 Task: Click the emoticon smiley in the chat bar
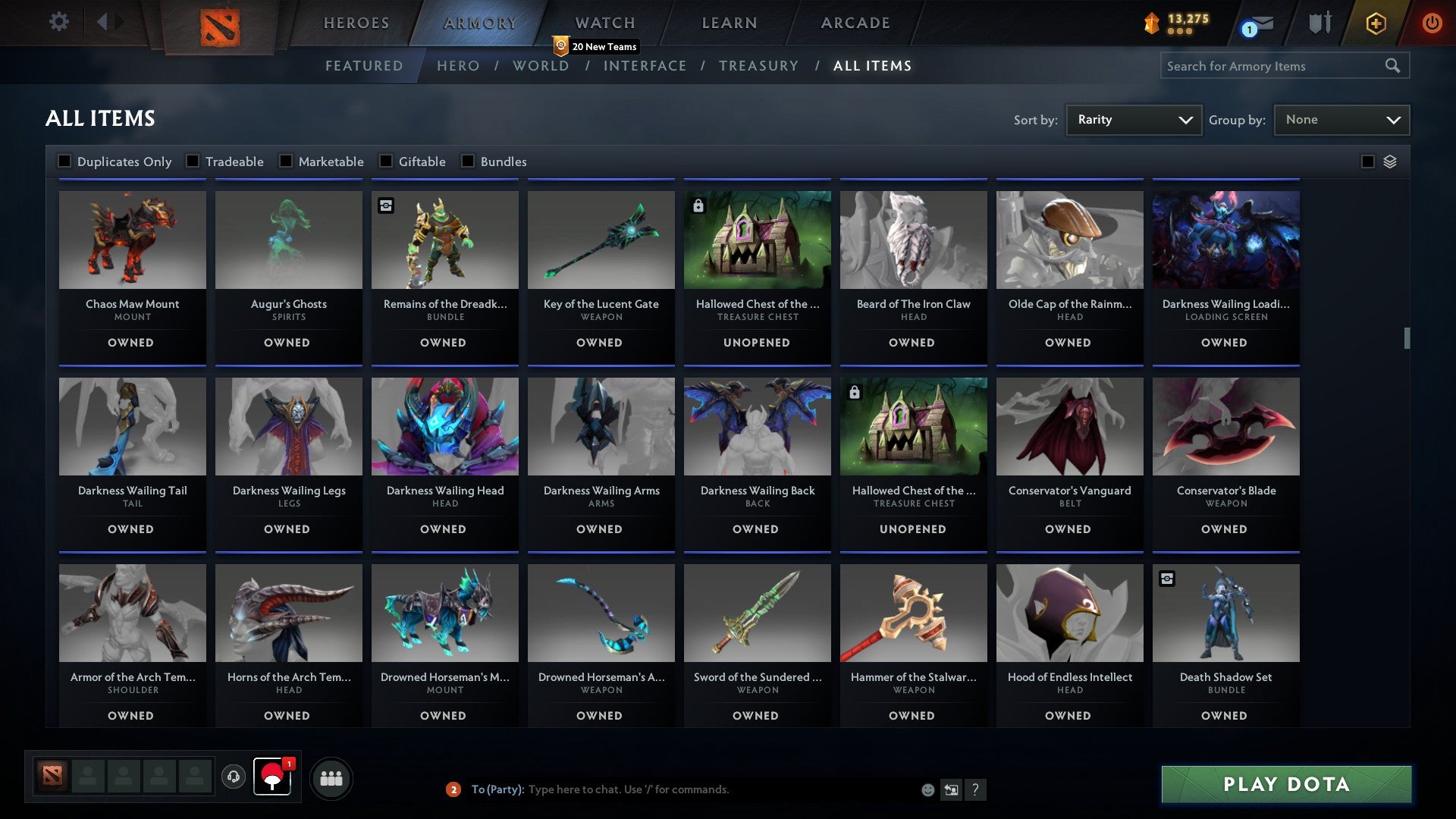click(927, 789)
